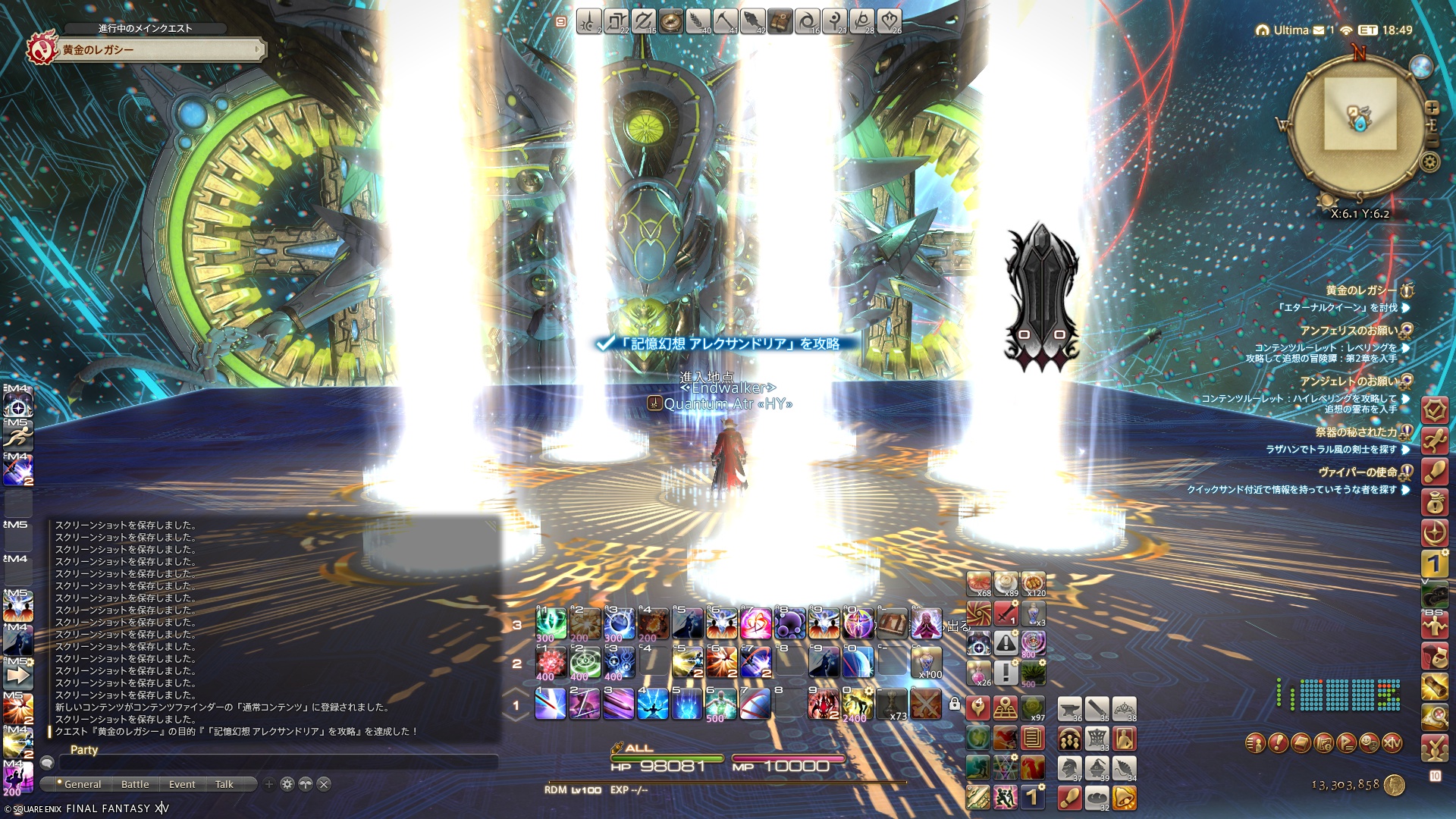Viewport: 1456px width, 819px height.
Task: Select the ヴァイパーの使命 quest entry
Action: coord(1357,472)
